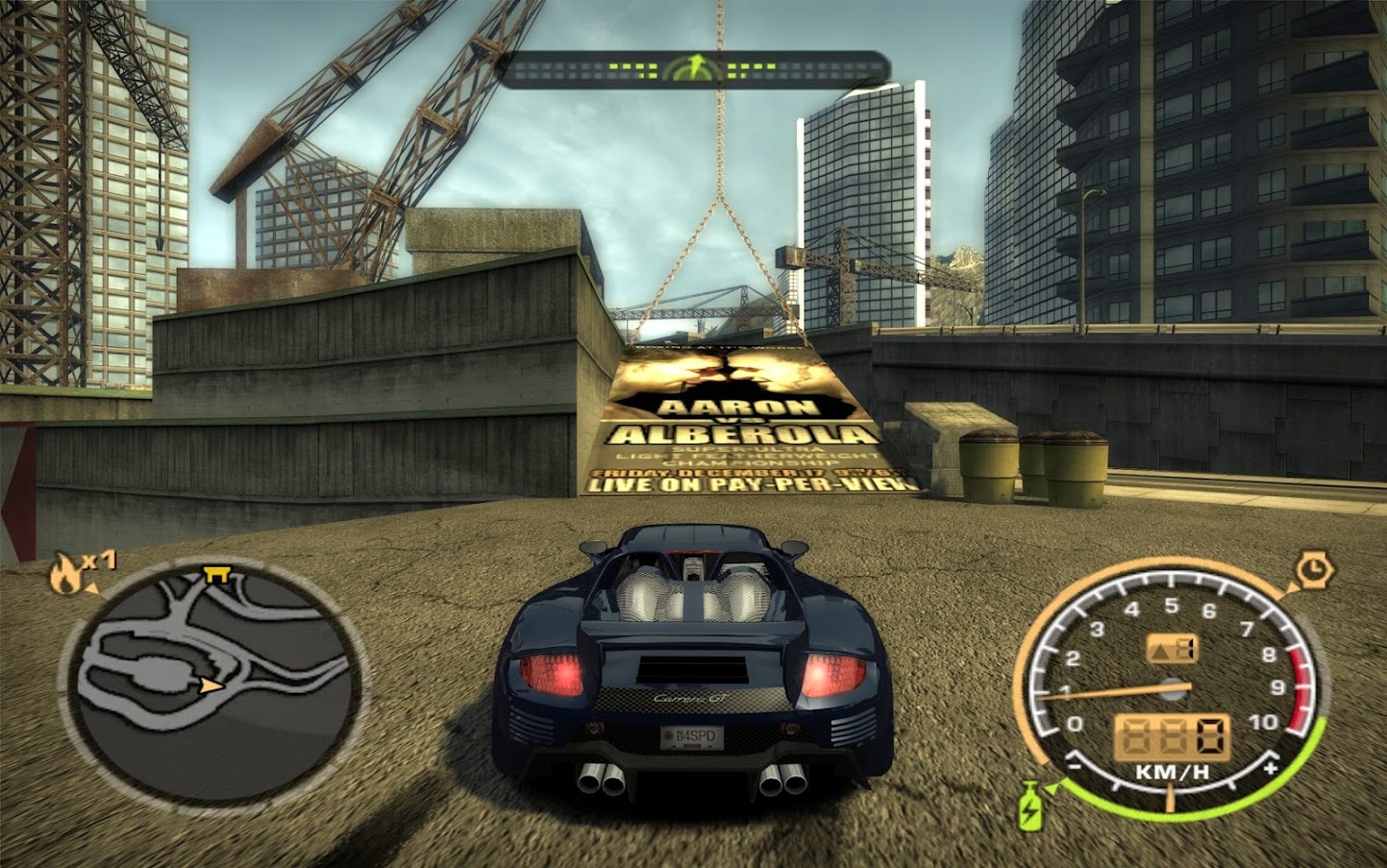Select the orange player arrow on minimap
This screenshot has height=868, width=1387.
click(211, 685)
